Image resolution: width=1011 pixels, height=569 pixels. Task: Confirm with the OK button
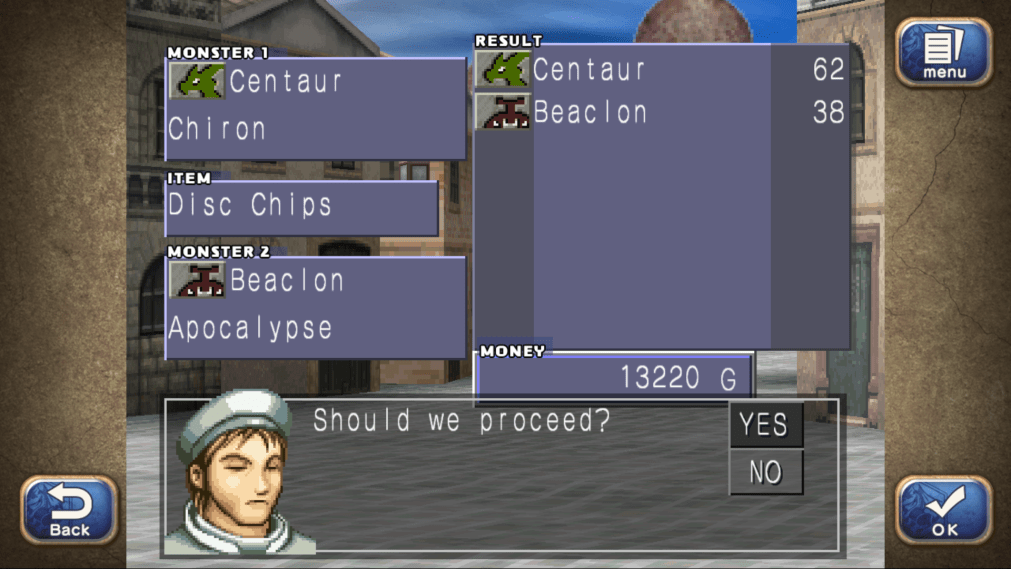(x=943, y=509)
